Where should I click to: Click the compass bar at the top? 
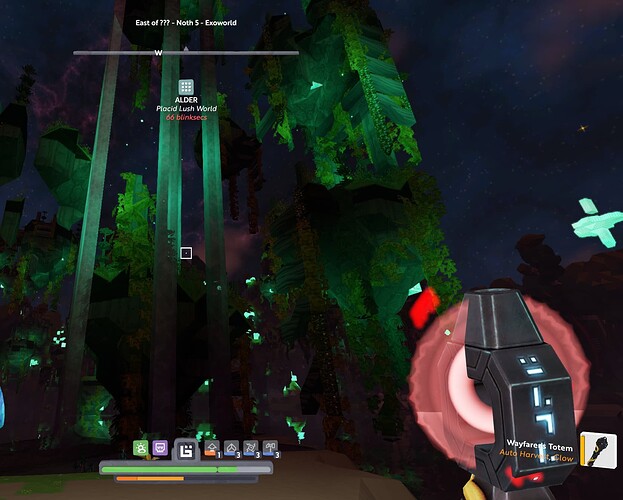pyautogui.click(x=186, y=52)
